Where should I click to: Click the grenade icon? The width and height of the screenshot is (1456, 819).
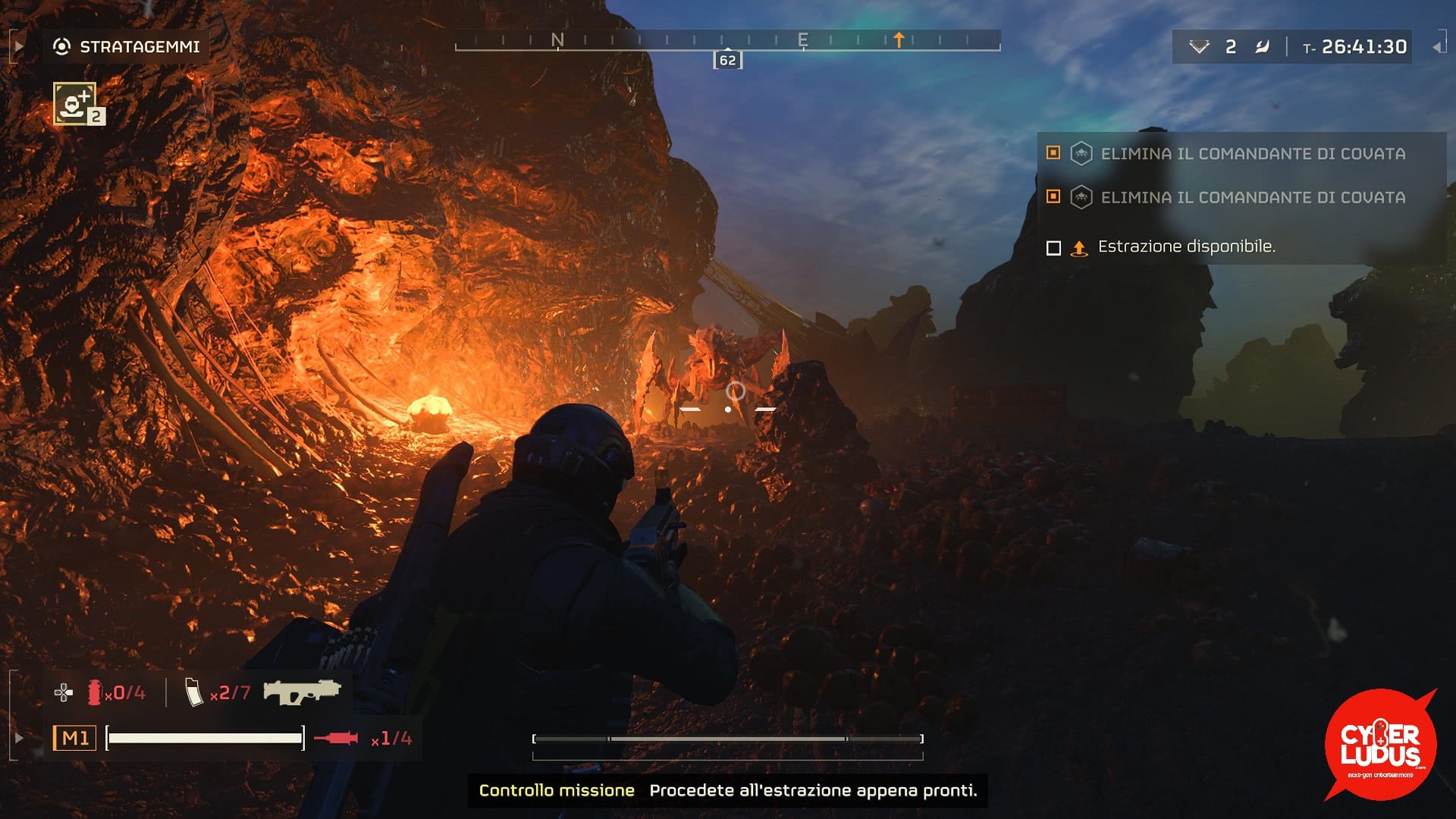tap(95, 692)
